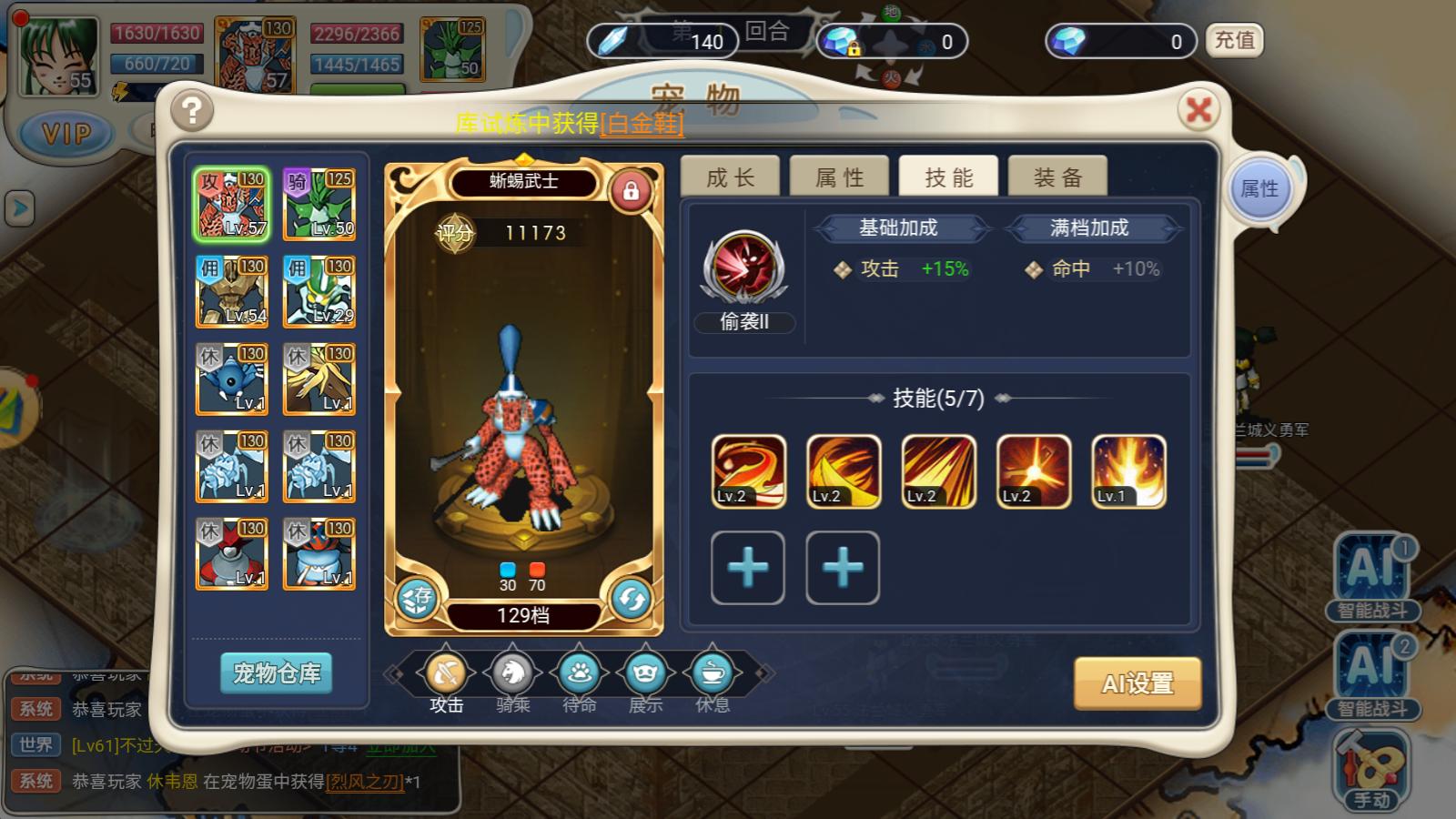Select the 攻击 attack mode paw icon
The image size is (1456, 819).
click(x=443, y=673)
